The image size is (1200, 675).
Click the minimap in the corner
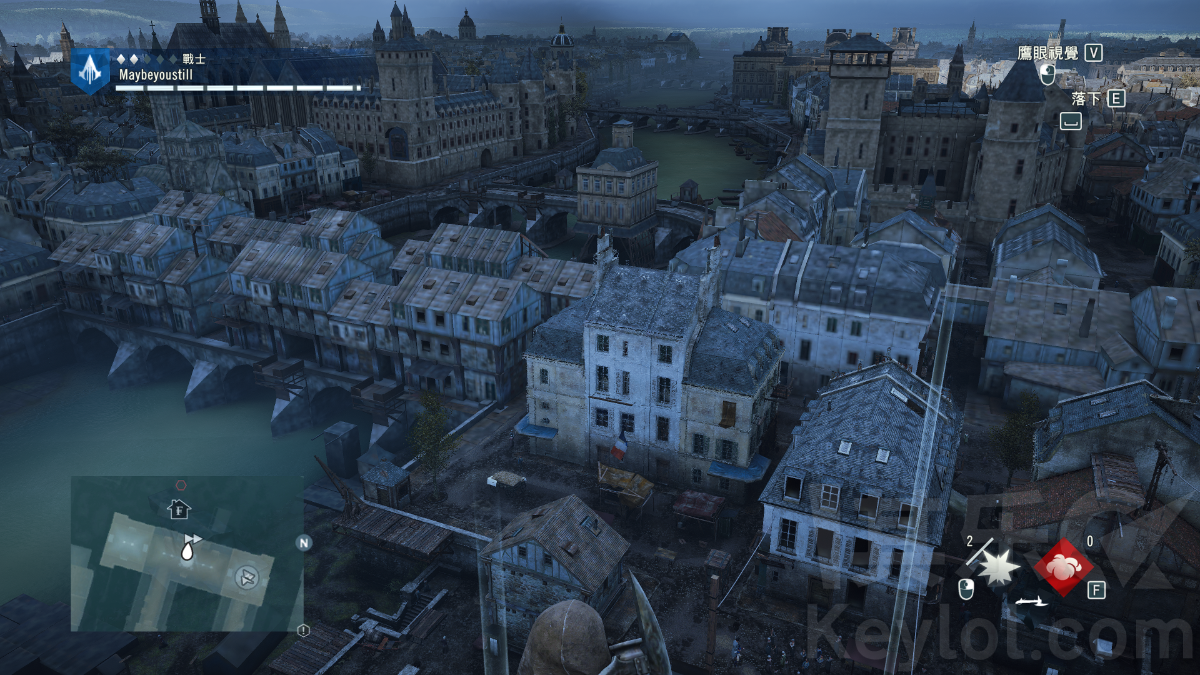tap(187, 553)
